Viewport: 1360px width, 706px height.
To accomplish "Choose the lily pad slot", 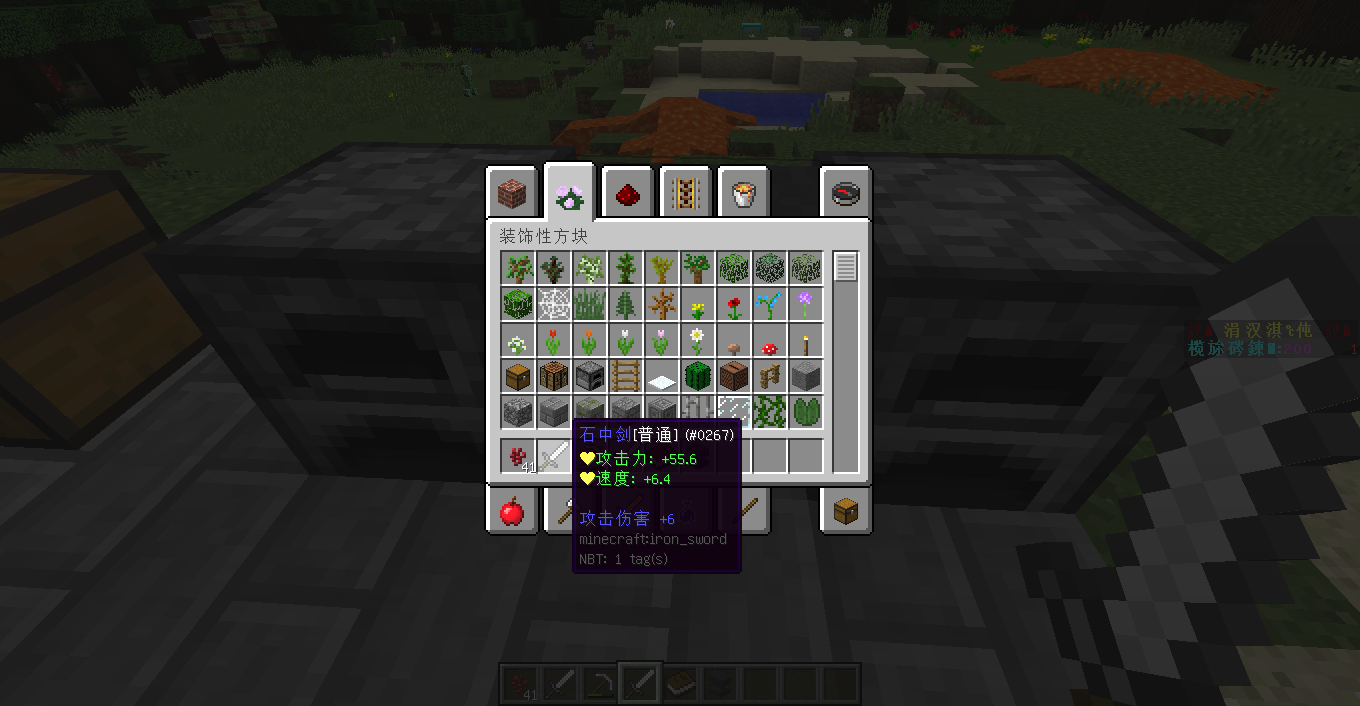I will 806,412.
